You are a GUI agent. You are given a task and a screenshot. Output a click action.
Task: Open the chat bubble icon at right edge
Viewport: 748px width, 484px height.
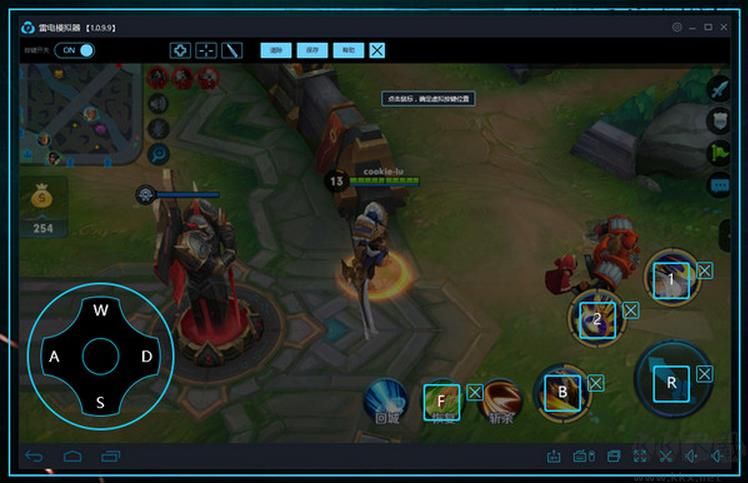(x=719, y=186)
